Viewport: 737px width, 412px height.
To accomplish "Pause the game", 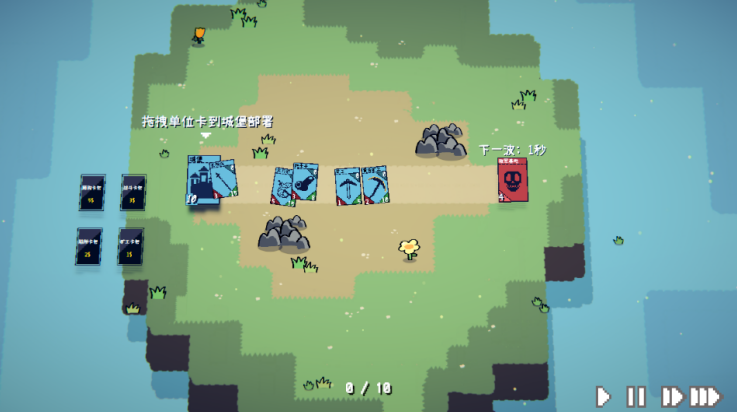I will pyautogui.click(x=635, y=396).
